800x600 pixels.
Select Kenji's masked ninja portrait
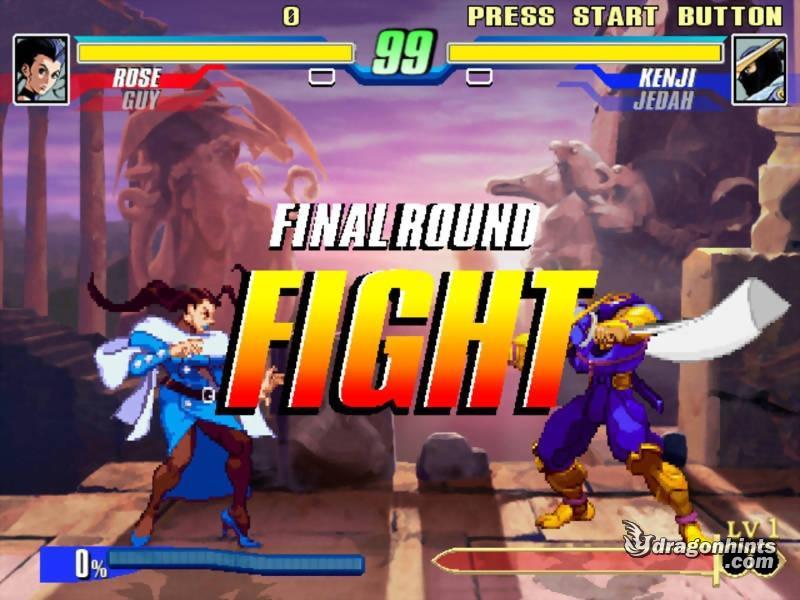coord(759,69)
